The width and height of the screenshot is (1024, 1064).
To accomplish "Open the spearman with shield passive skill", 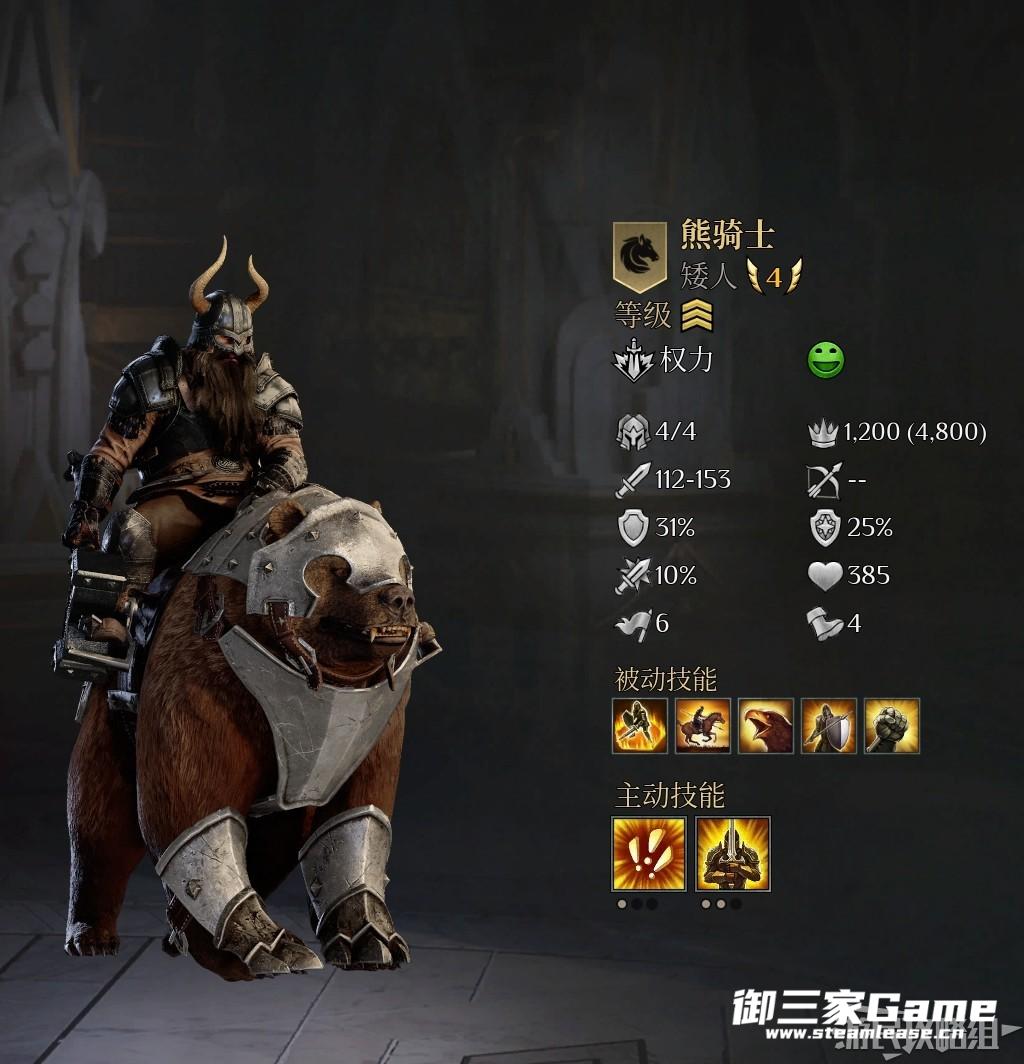I will click(x=829, y=726).
